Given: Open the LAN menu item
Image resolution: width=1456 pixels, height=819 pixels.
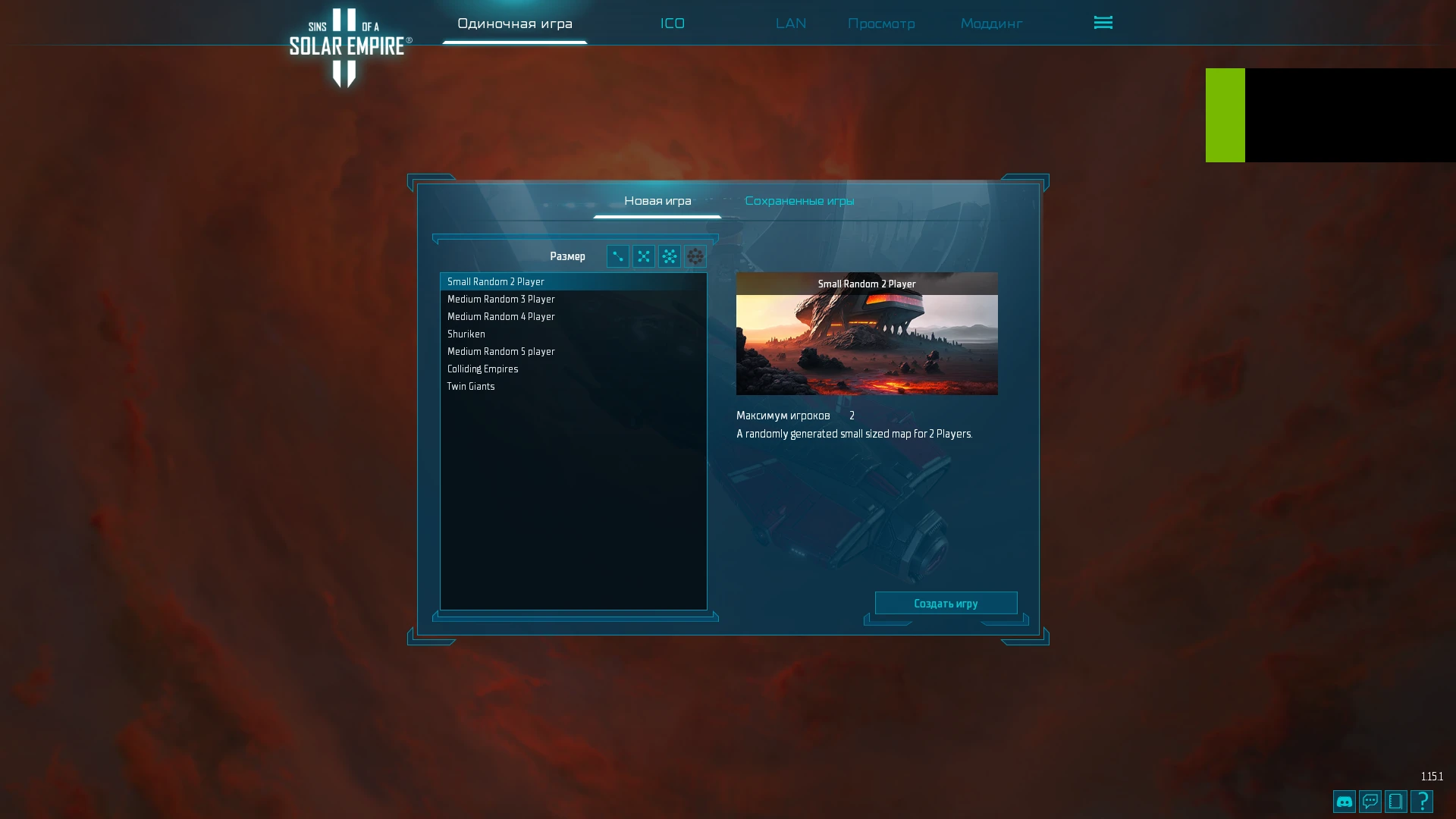Looking at the screenshot, I should click(790, 24).
